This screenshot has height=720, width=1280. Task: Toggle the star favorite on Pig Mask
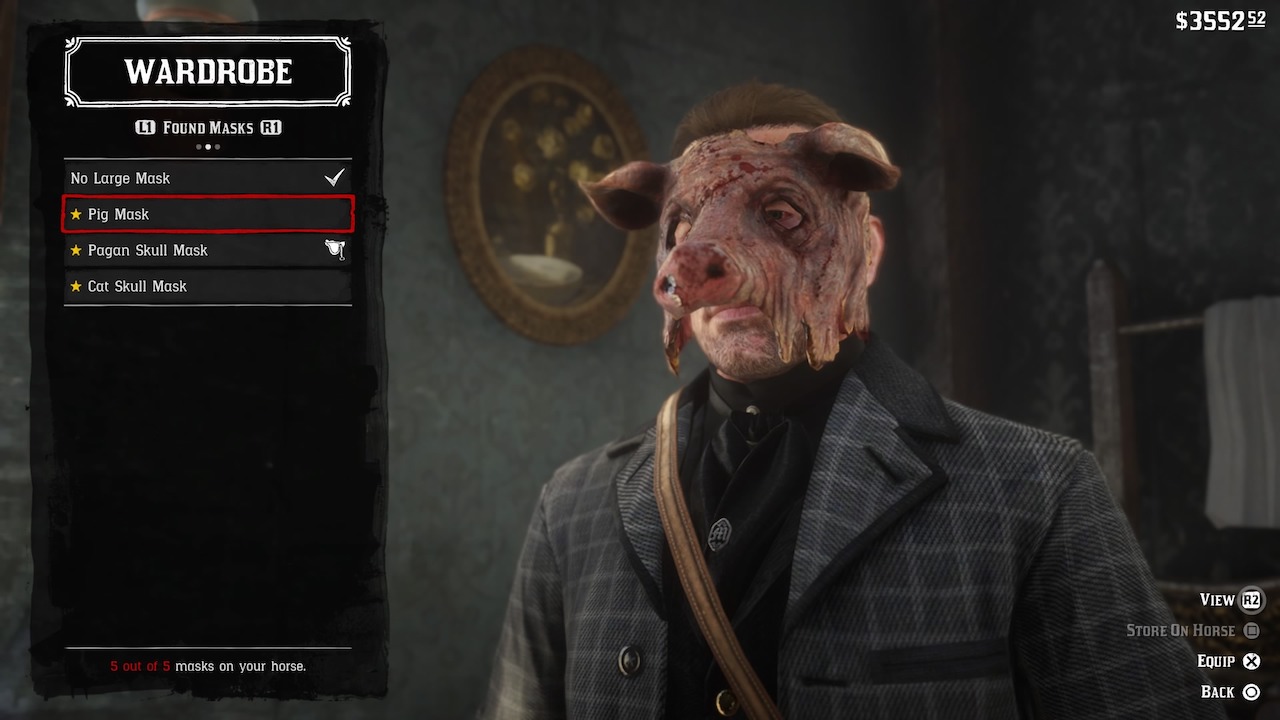pos(76,214)
